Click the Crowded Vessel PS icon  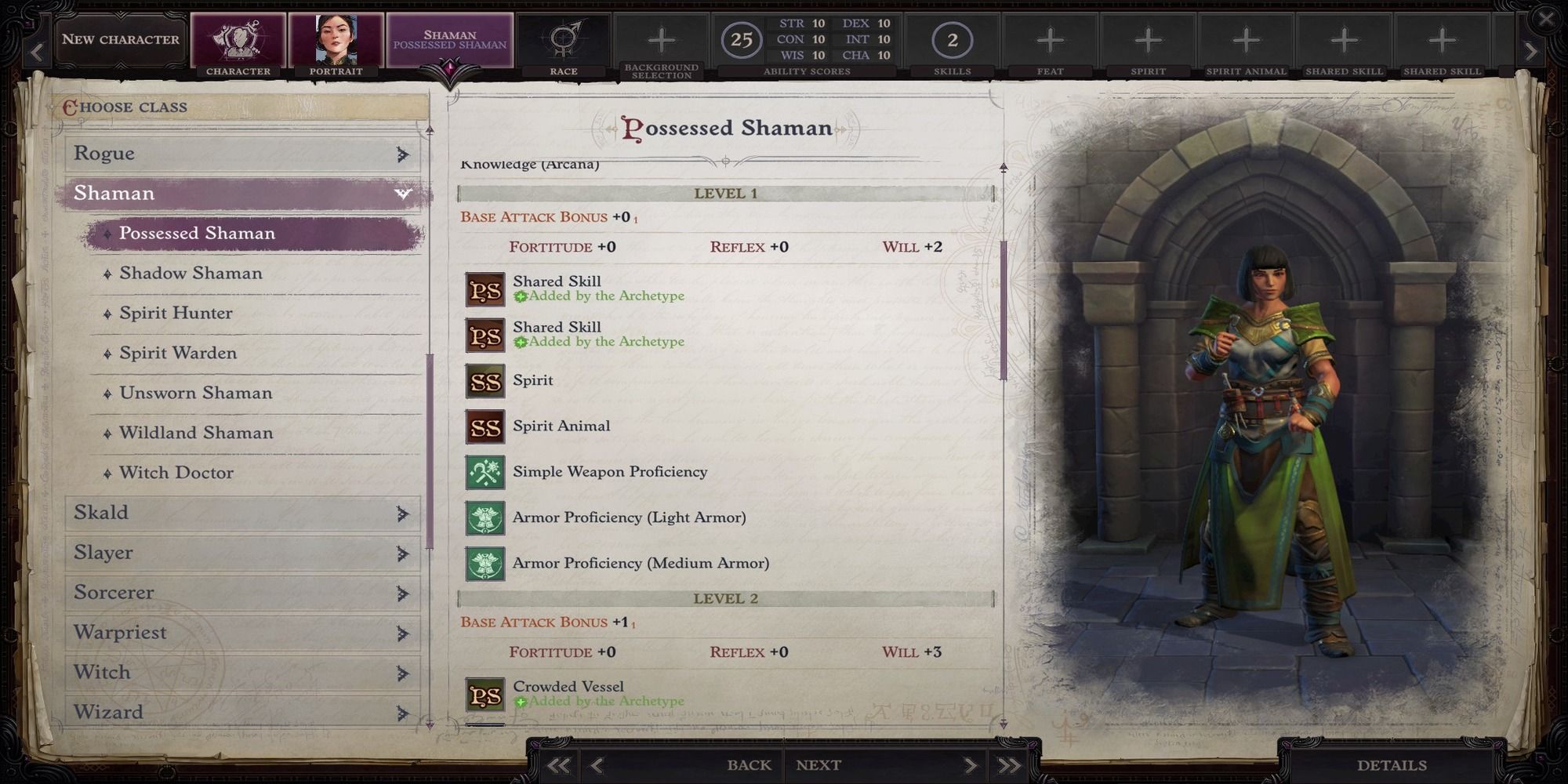click(485, 695)
